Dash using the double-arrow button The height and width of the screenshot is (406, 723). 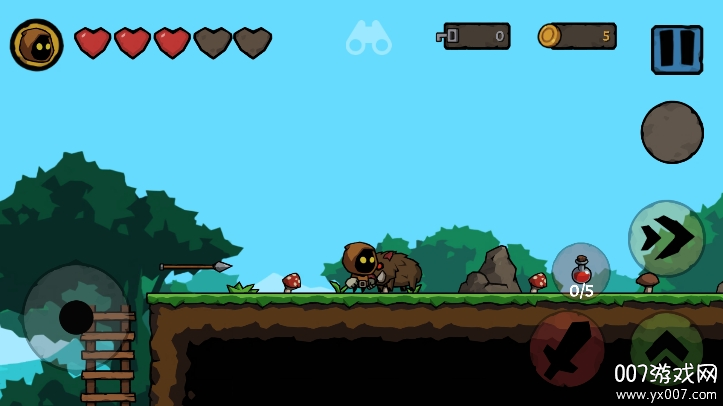[666, 238]
